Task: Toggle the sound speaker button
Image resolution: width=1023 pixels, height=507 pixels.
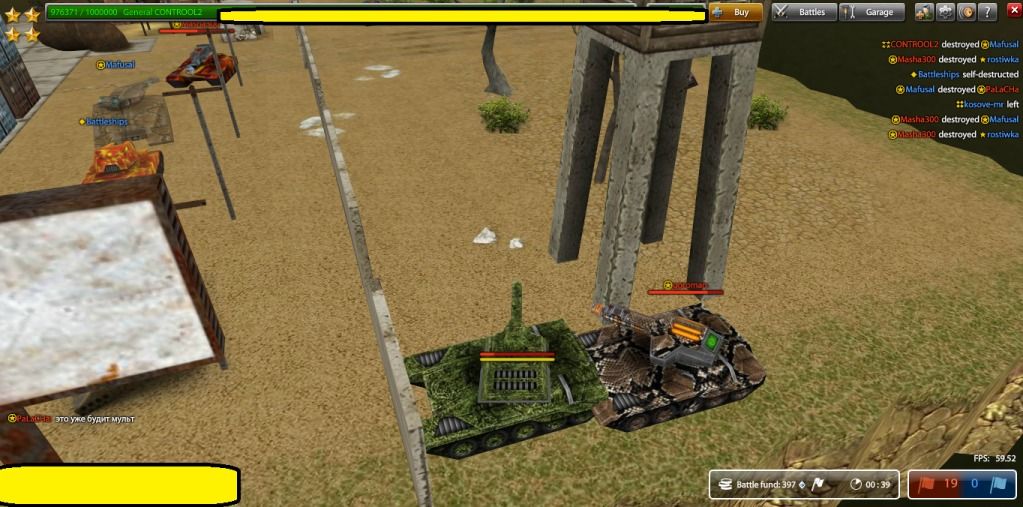Action: click(966, 12)
